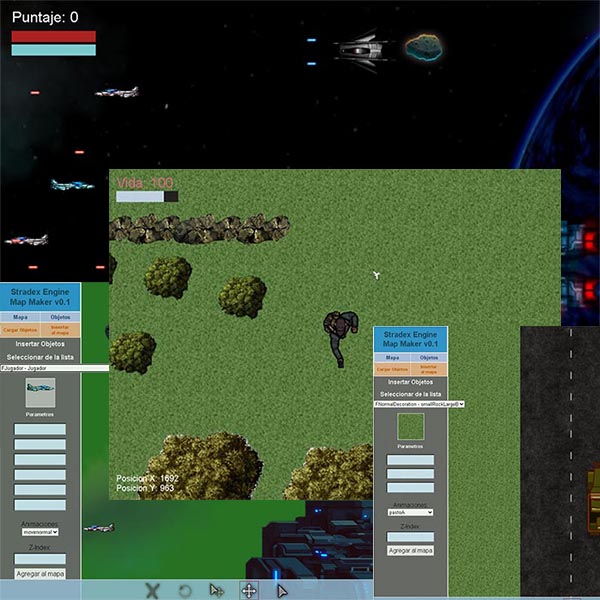Select the four-way move arrows tool
The width and height of the screenshot is (600, 600).
click(249, 590)
